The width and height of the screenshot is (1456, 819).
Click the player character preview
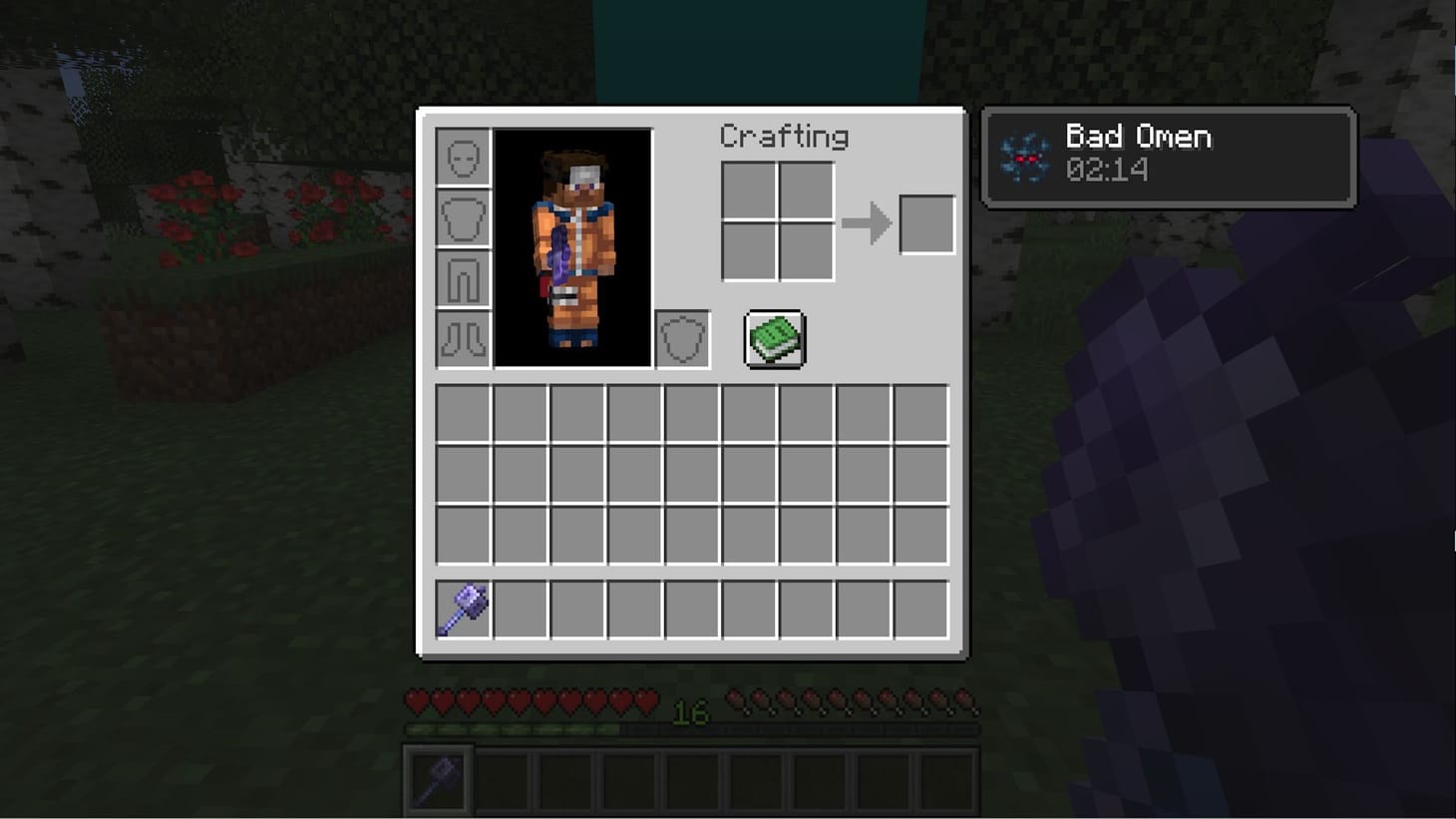click(x=571, y=247)
